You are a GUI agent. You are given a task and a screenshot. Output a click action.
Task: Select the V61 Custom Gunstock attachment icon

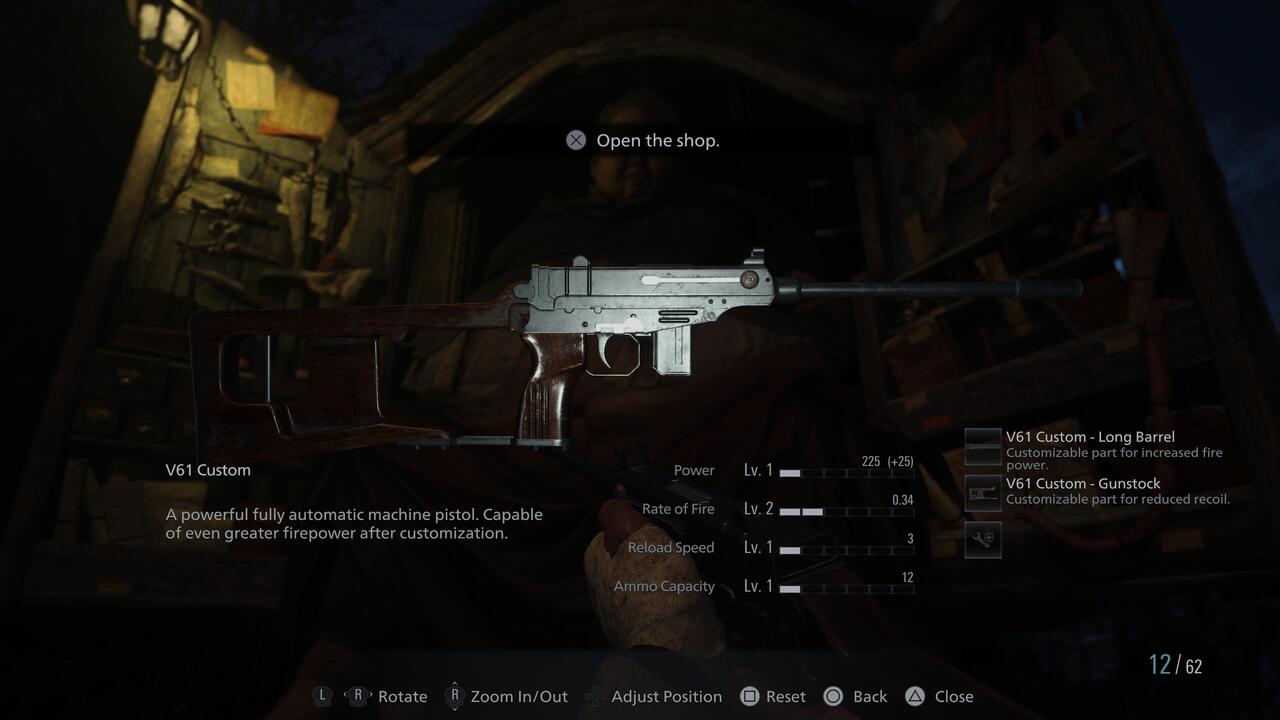coord(982,492)
